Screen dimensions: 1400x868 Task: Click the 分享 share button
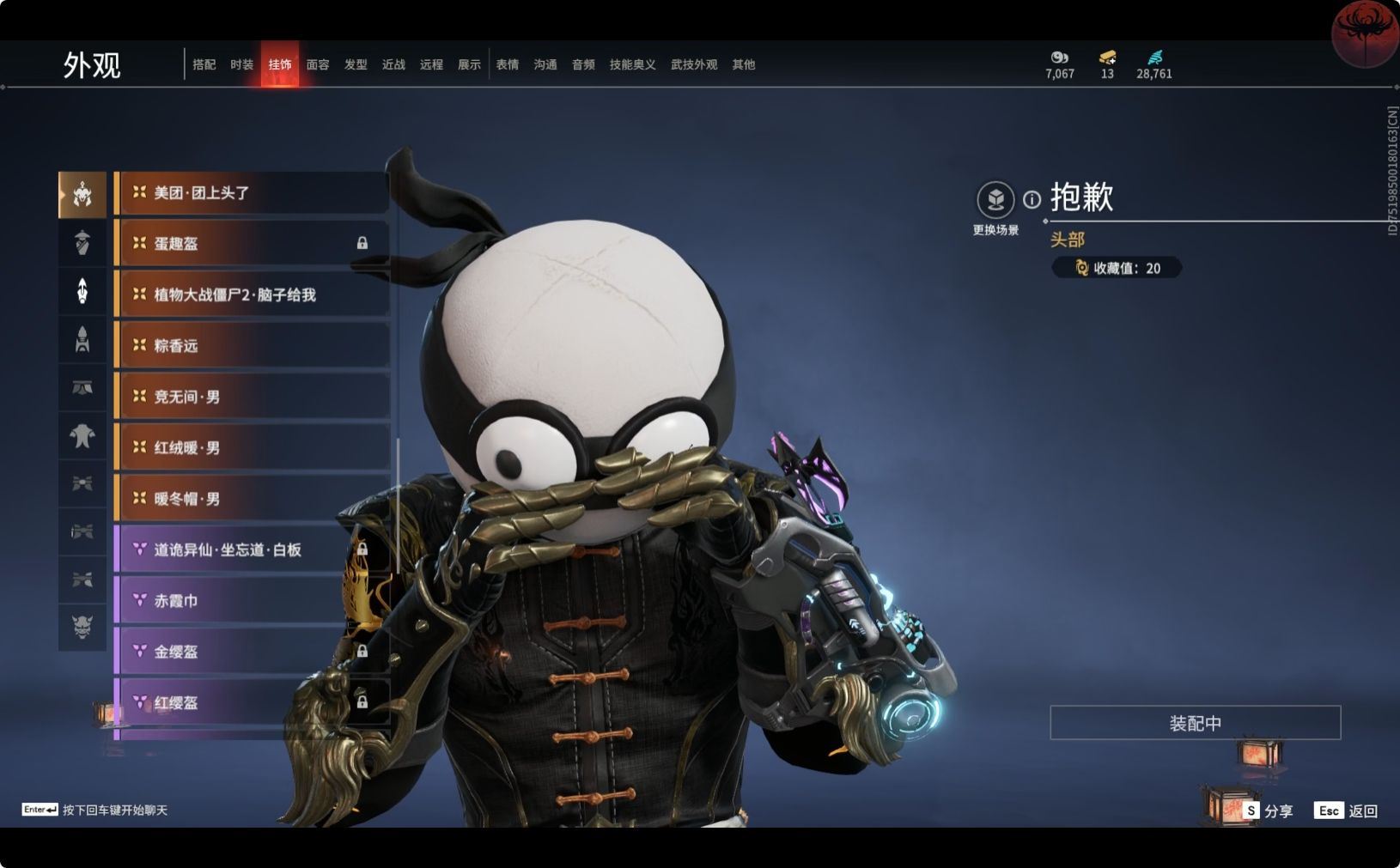click(x=1268, y=810)
